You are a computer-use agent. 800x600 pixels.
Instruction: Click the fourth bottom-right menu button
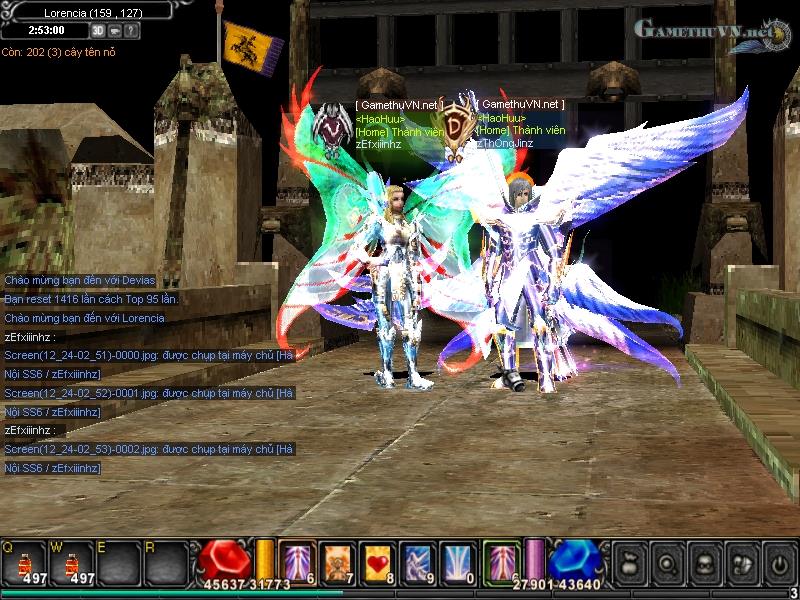click(x=740, y=562)
